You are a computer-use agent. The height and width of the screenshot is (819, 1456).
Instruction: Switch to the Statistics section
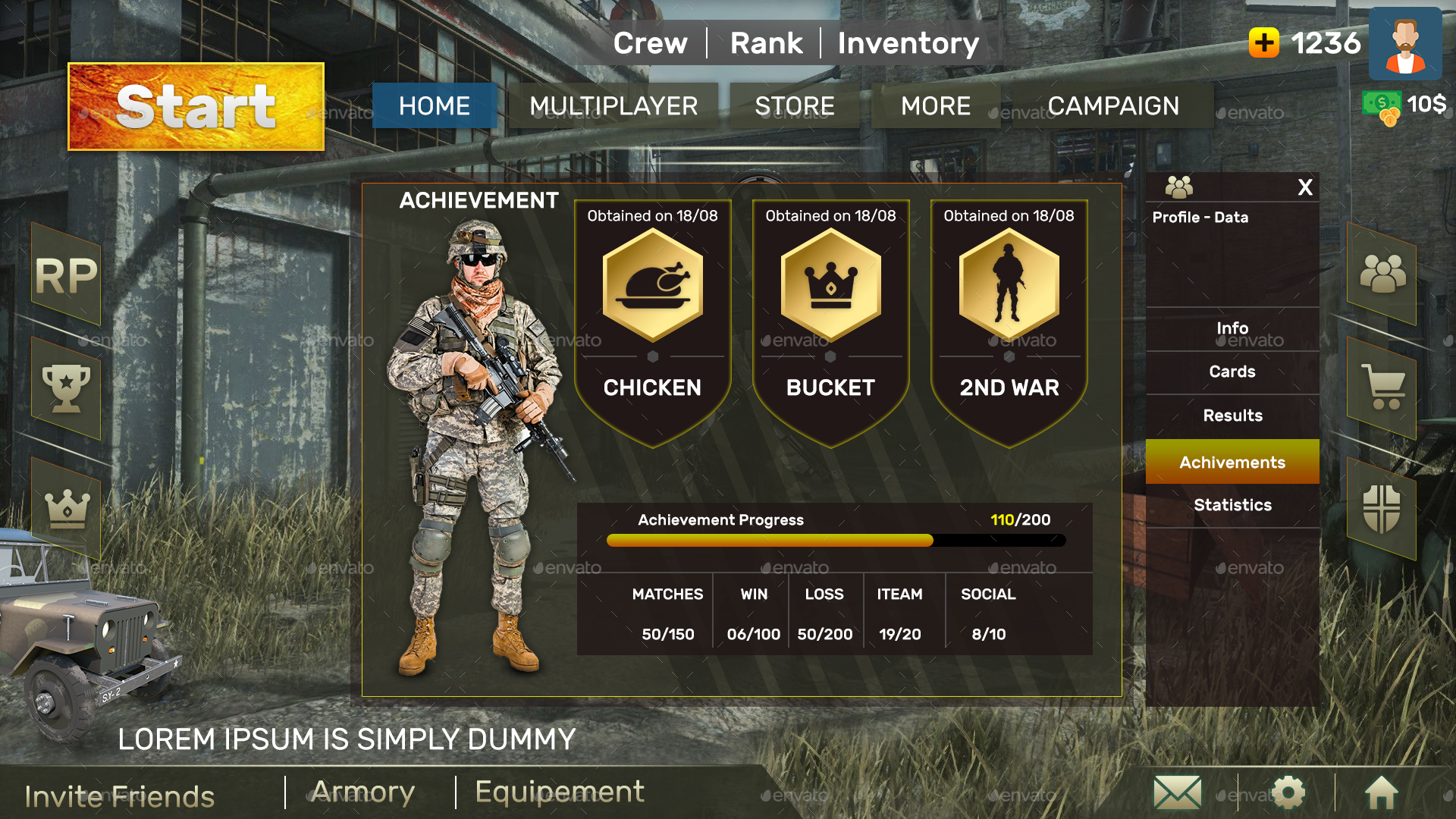[1232, 505]
